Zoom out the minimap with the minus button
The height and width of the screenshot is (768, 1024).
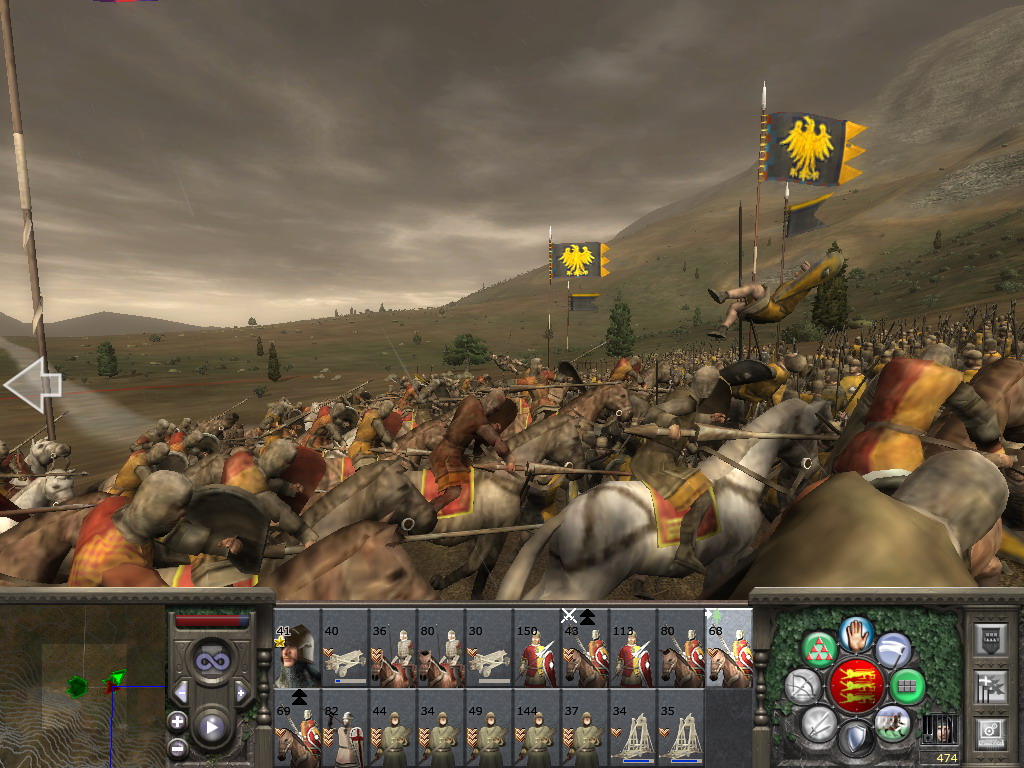[177, 746]
